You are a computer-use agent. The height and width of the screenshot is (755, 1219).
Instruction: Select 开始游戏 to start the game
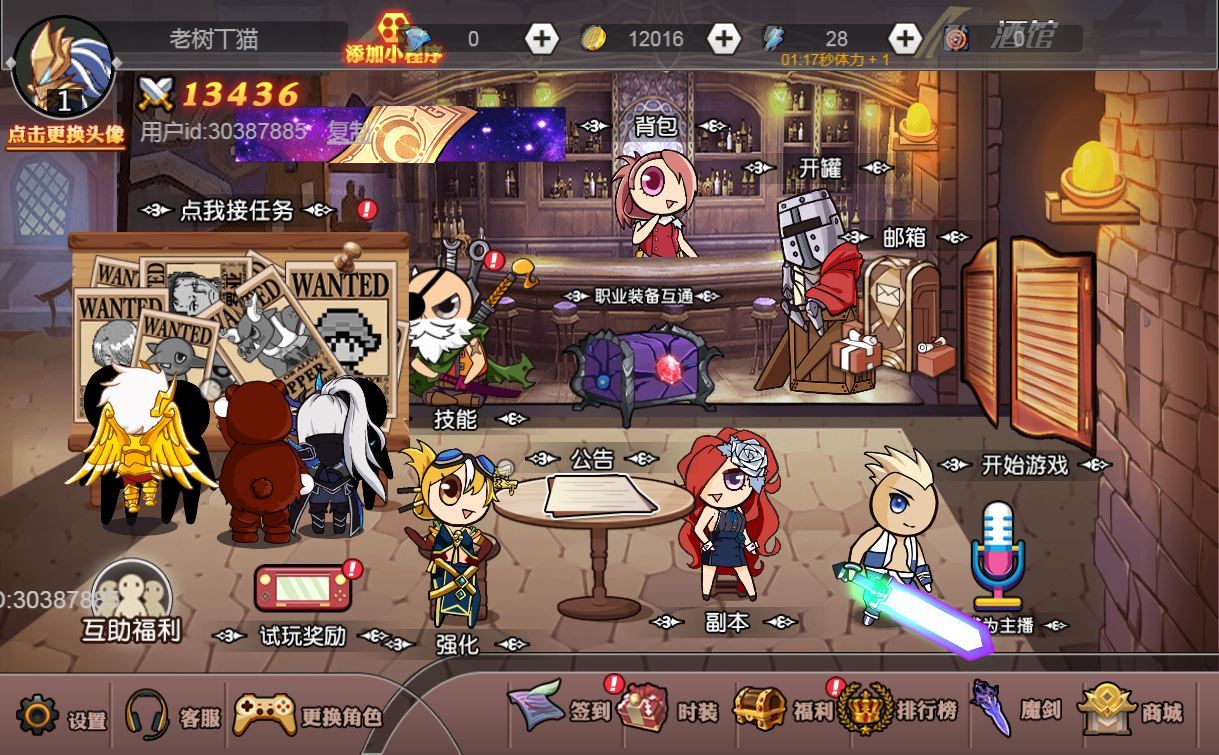point(1024,464)
